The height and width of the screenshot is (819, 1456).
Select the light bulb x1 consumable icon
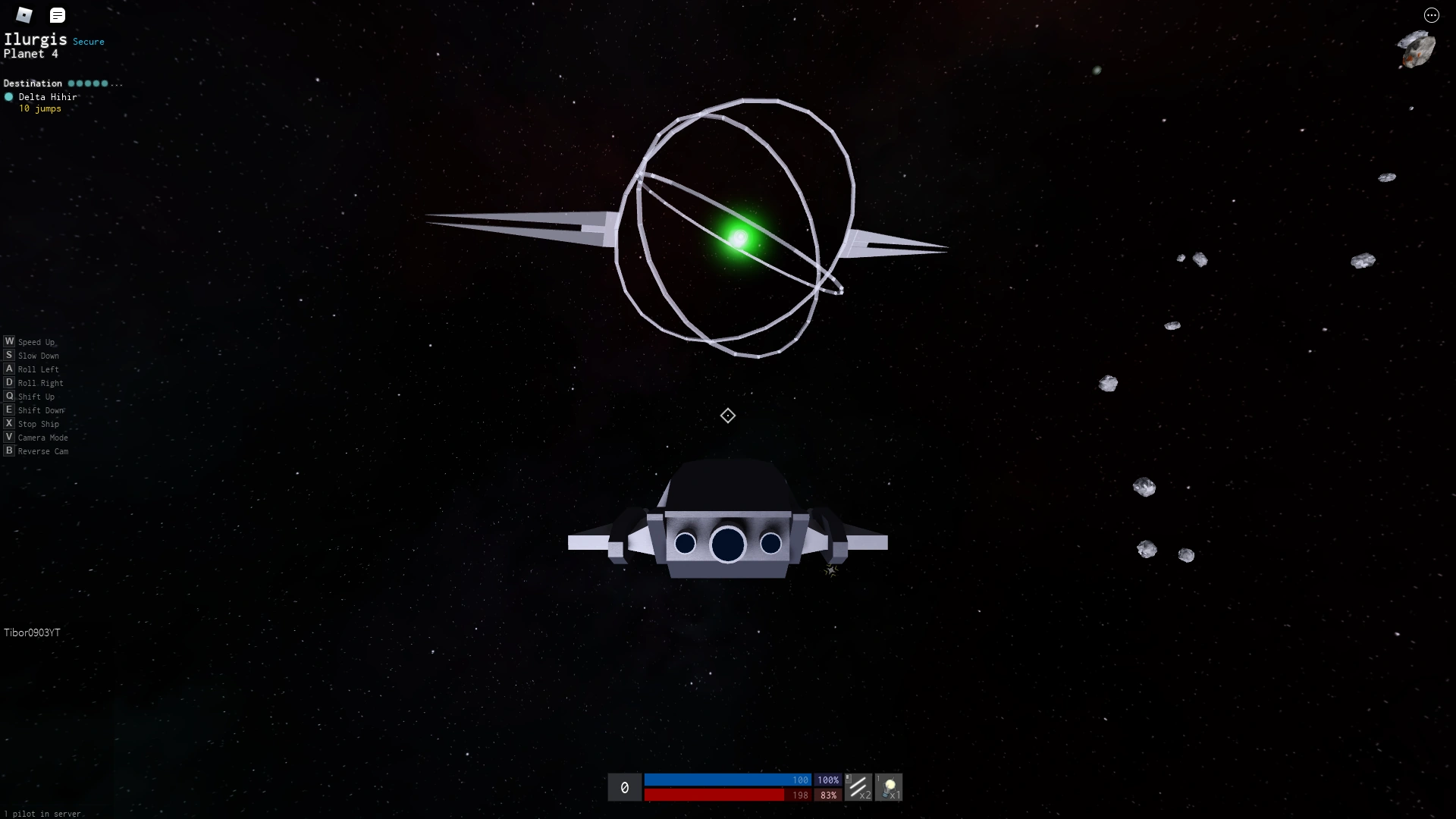coord(890,787)
